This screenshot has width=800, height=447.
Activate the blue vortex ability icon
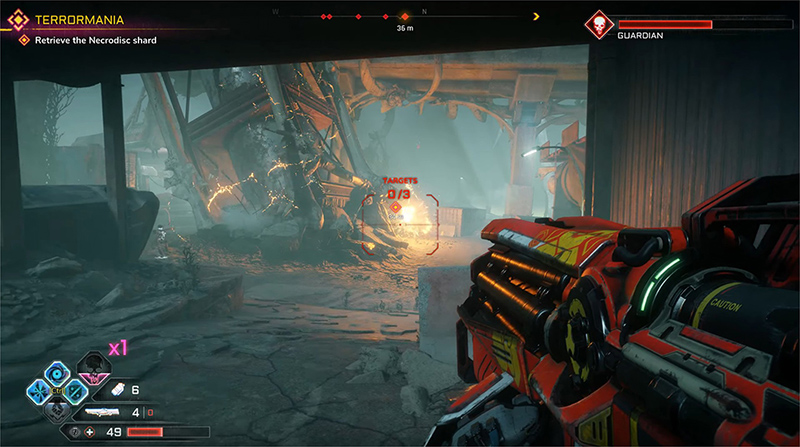pos(59,371)
